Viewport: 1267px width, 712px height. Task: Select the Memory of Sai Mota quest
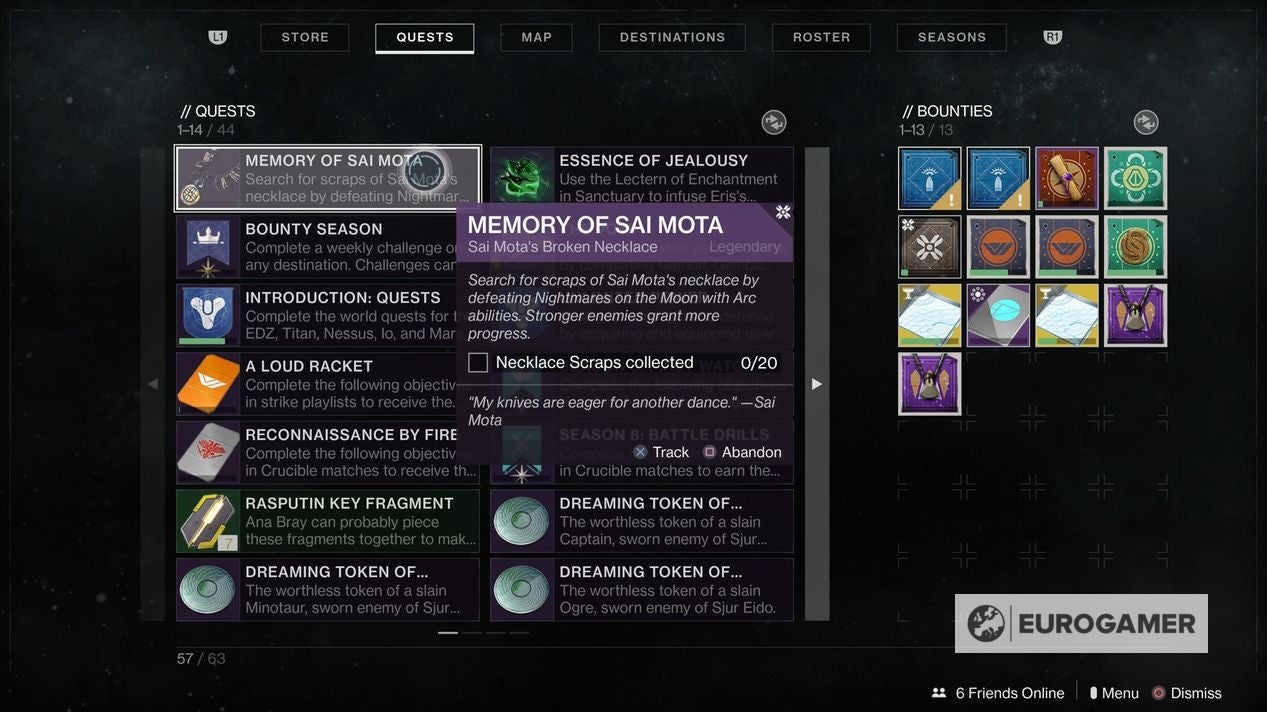328,179
